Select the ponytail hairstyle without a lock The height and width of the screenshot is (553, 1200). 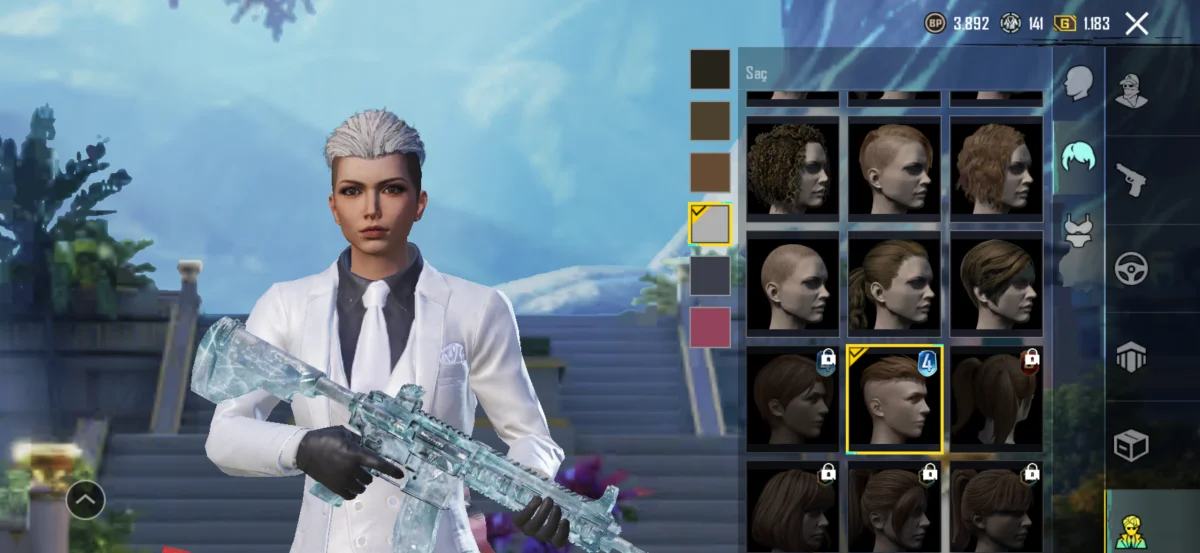tap(894, 284)
